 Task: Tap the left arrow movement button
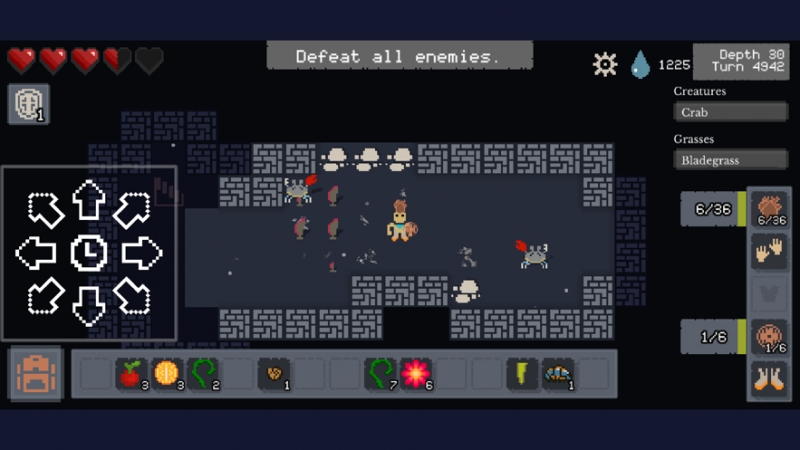coord(36,253)
